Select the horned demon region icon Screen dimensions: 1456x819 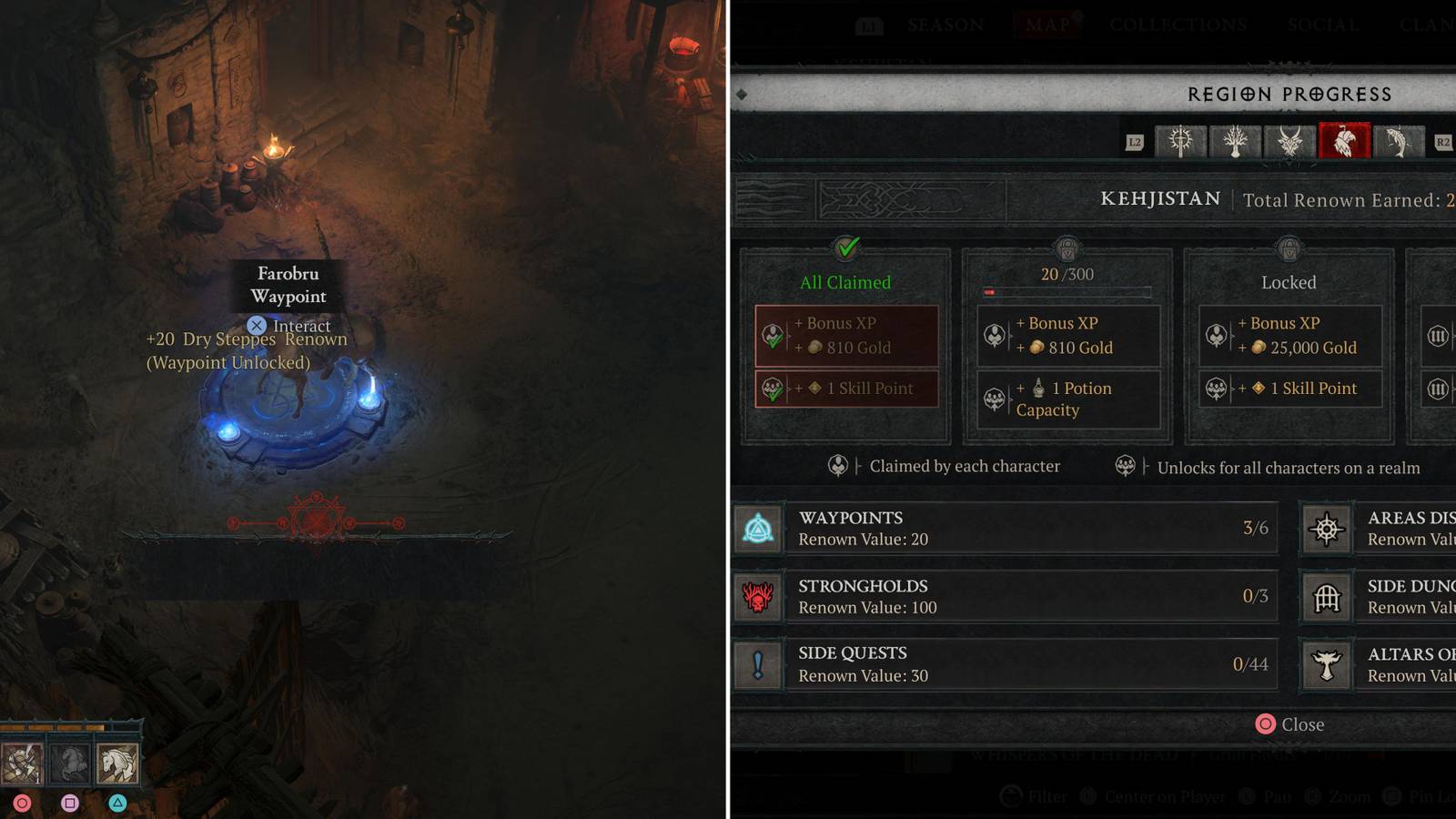(x=1289, y=142)
